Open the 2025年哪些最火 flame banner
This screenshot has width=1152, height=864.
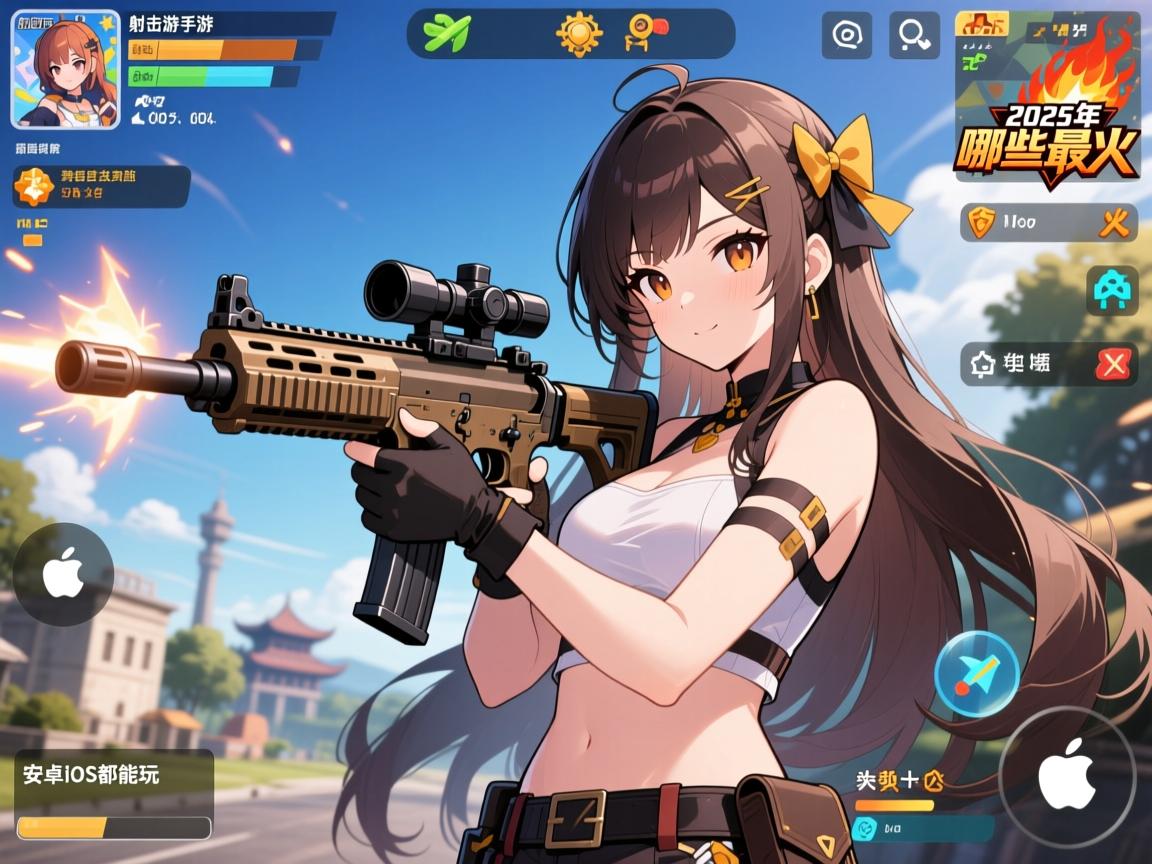click(1046, 96)
